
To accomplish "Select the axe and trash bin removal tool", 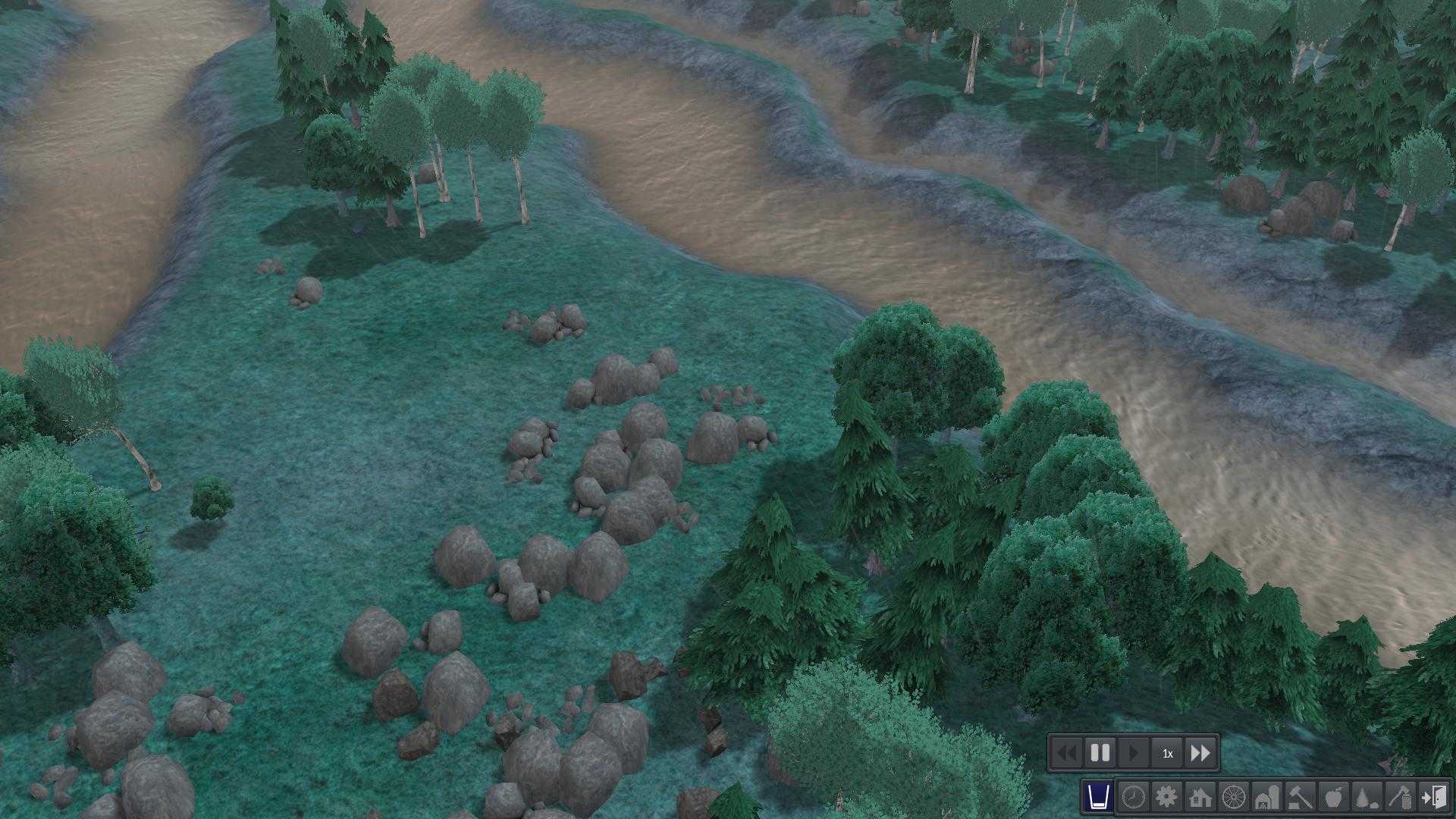I will 1401,797.
